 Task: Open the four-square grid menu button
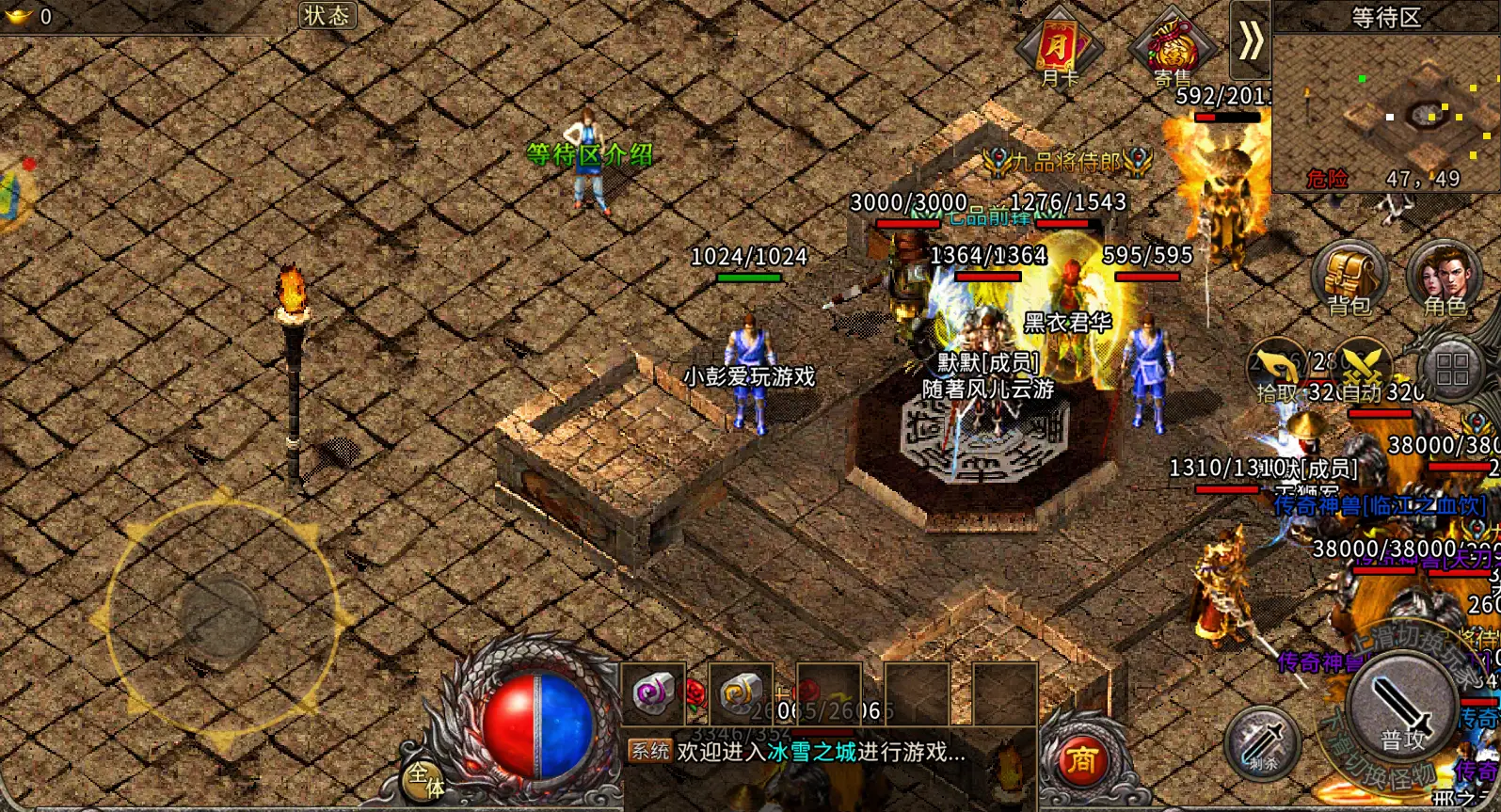1452,370
